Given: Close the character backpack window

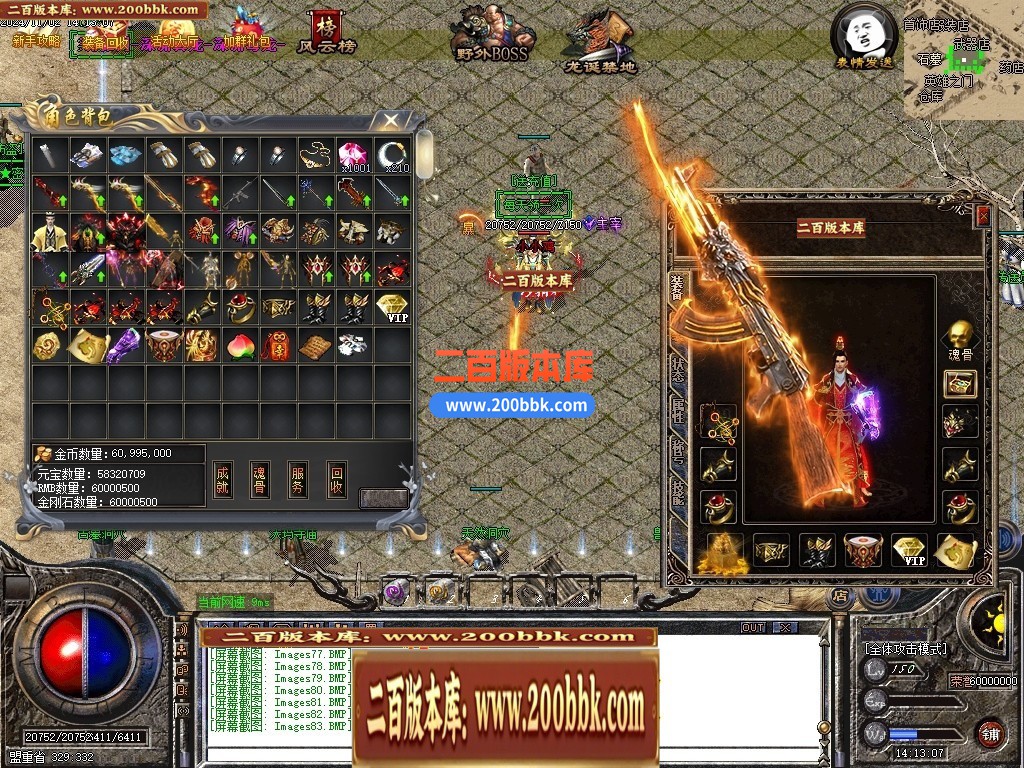Looking at the screenshot, I should (391, 120).
